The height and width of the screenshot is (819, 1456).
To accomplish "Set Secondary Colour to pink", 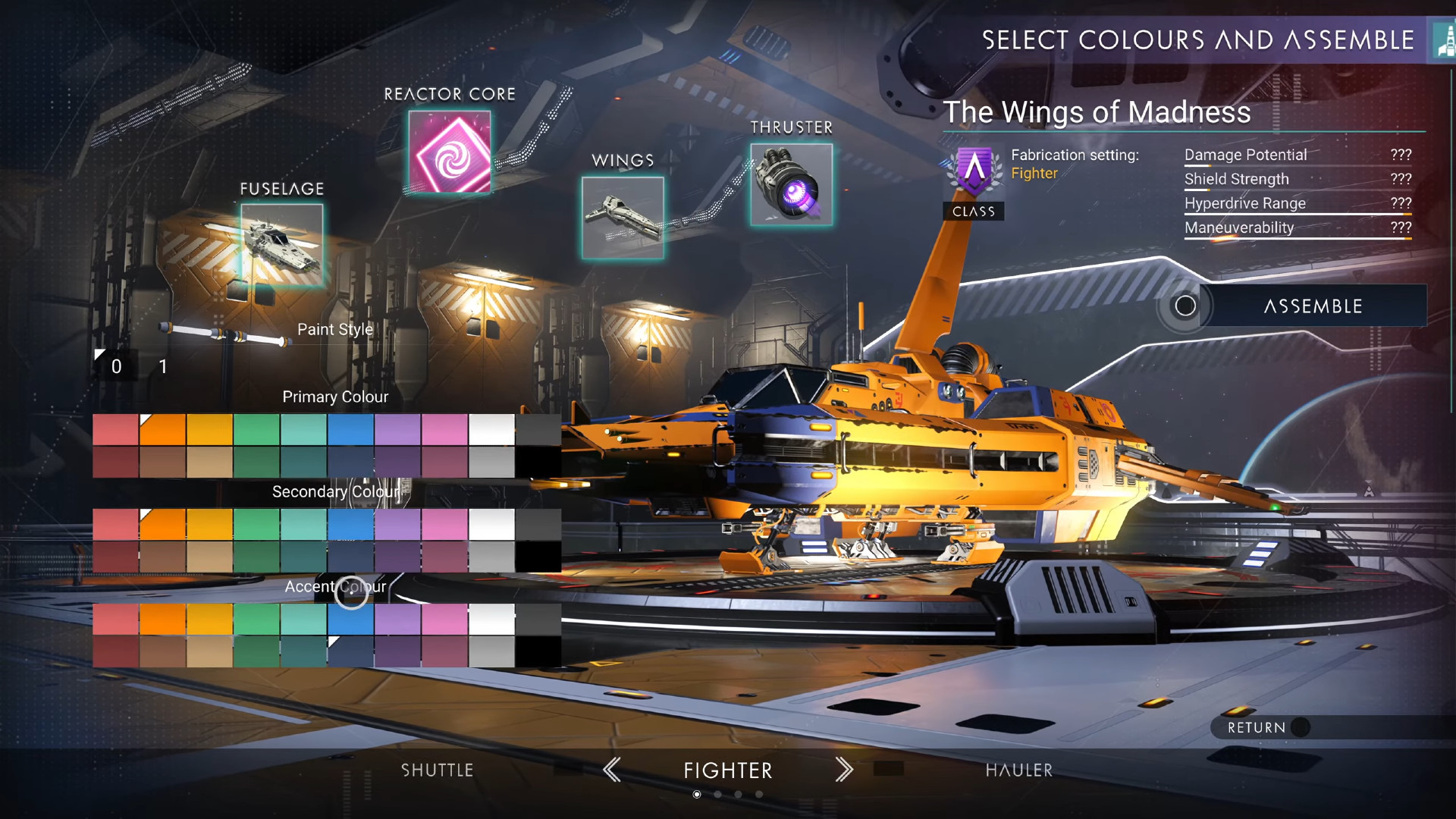I will [444, 524].
